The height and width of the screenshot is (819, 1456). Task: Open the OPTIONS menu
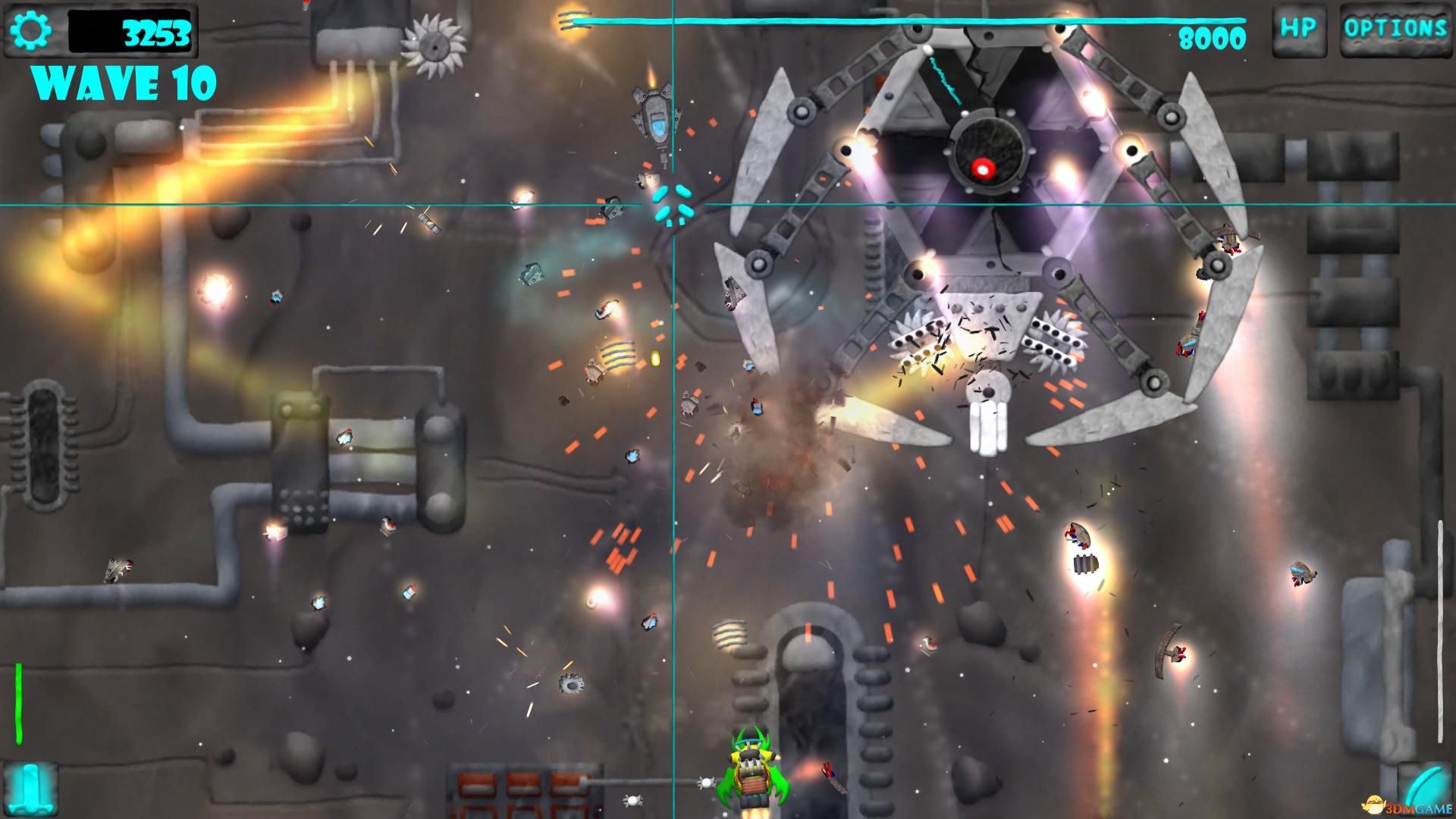point(1395,30)
